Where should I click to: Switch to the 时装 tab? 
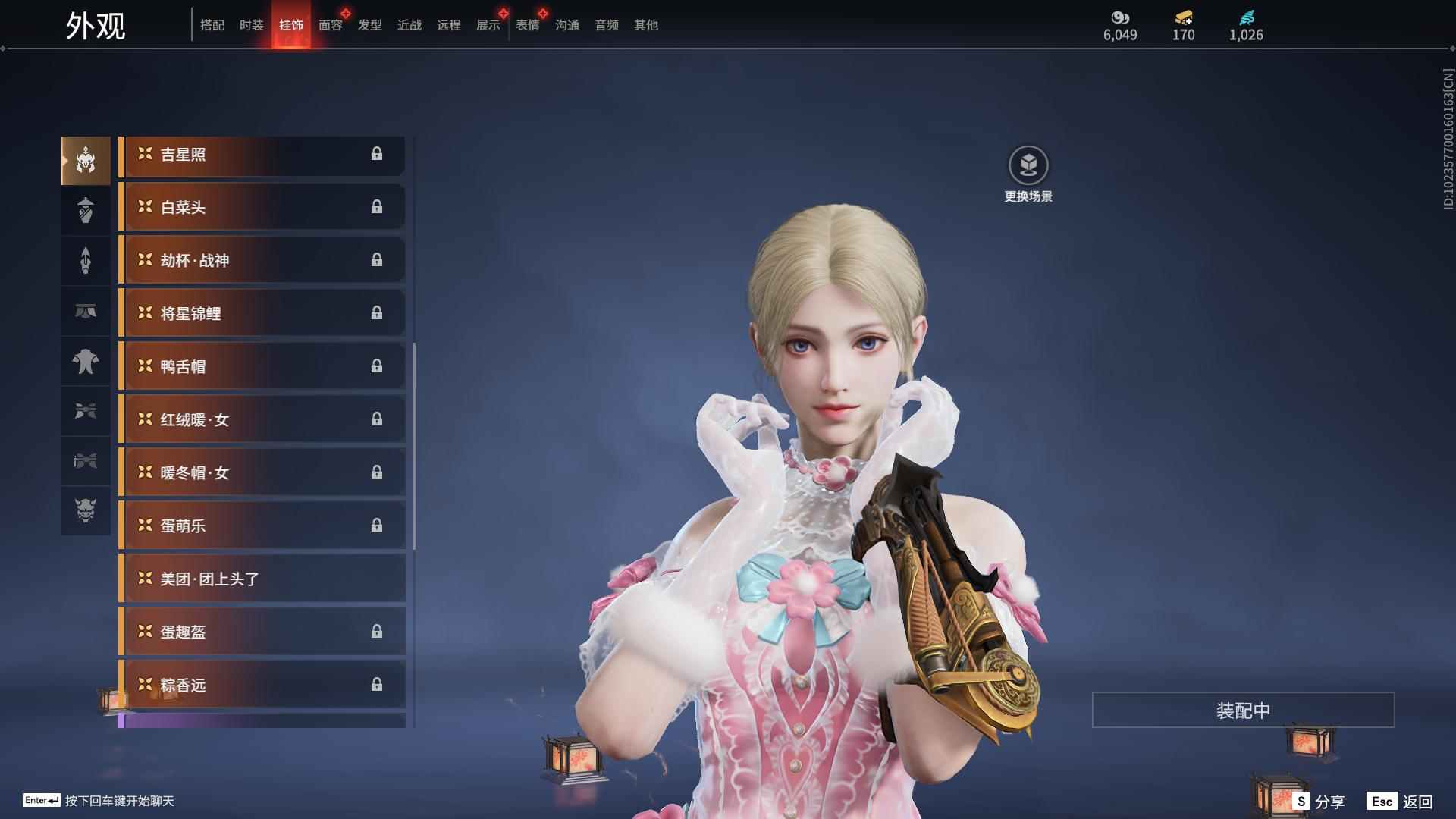tap(251, 25)
